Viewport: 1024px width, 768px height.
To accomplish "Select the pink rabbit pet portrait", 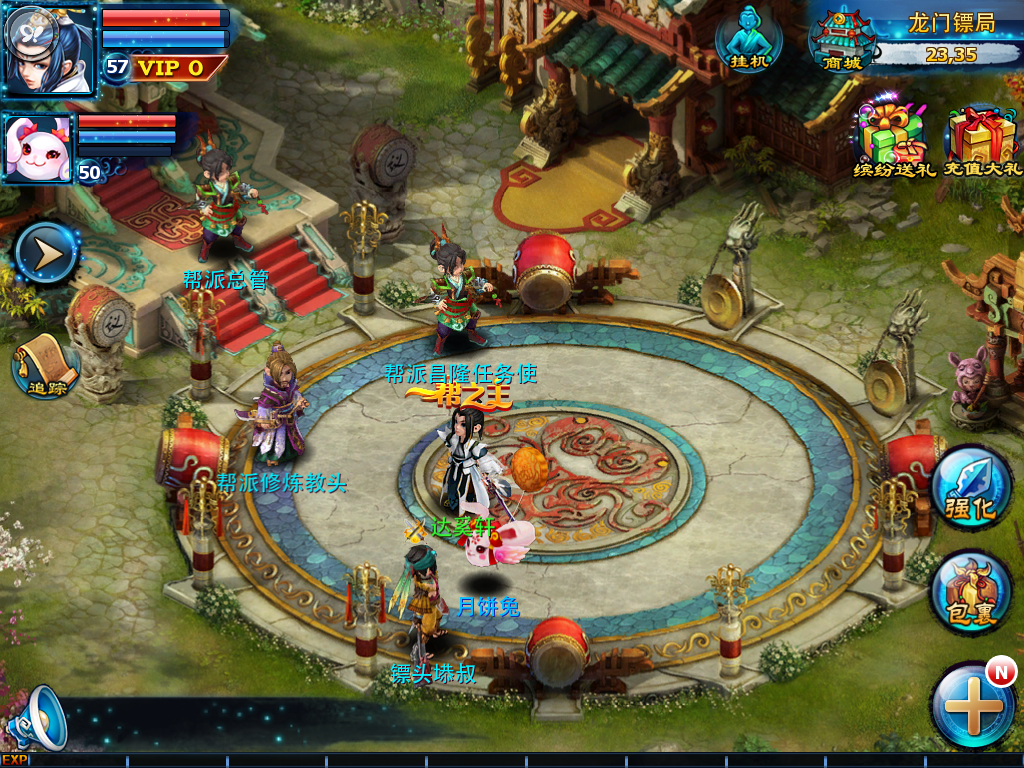I will click(x=39, y=147).
